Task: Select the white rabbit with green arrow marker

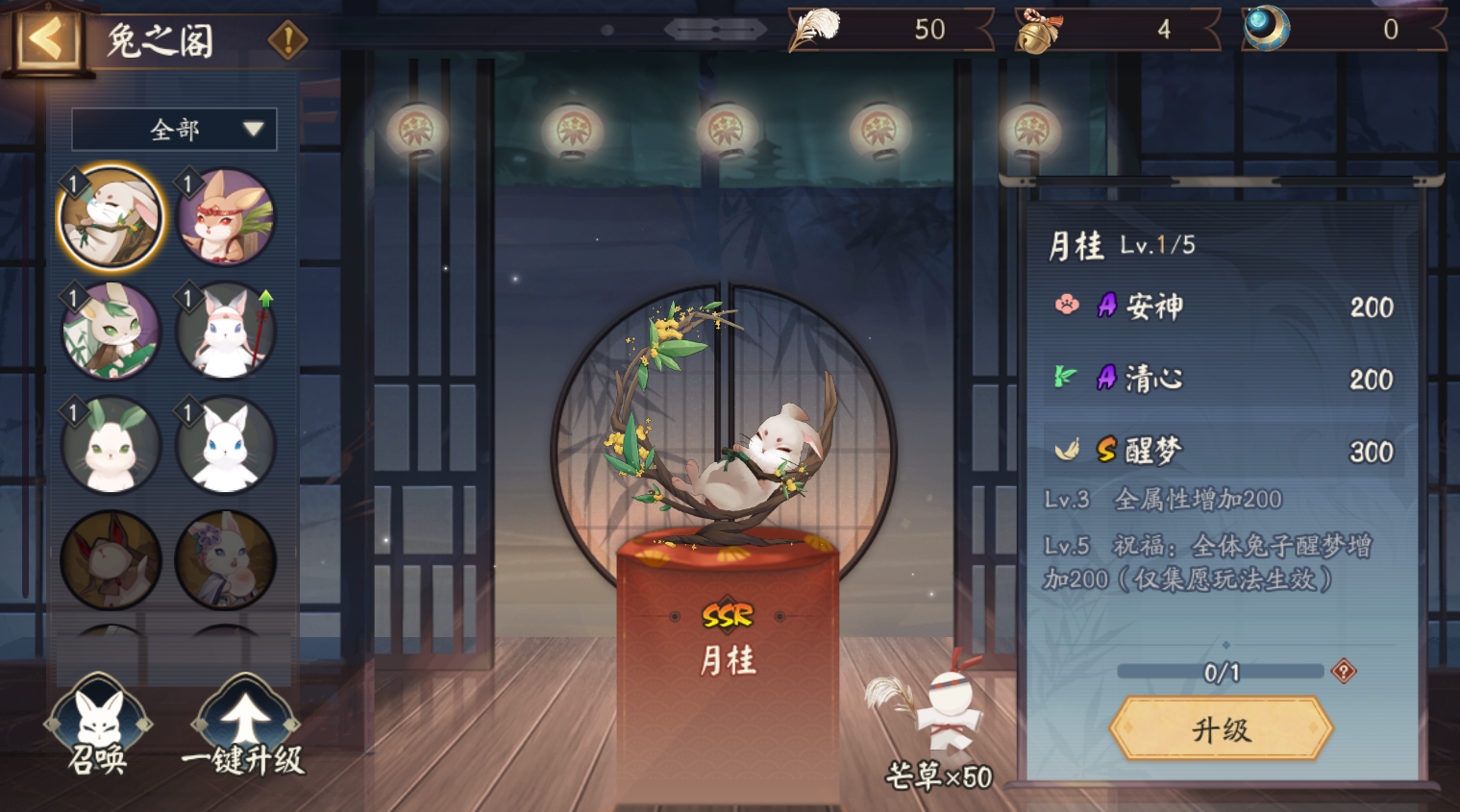Action: [x=225, y=329]
